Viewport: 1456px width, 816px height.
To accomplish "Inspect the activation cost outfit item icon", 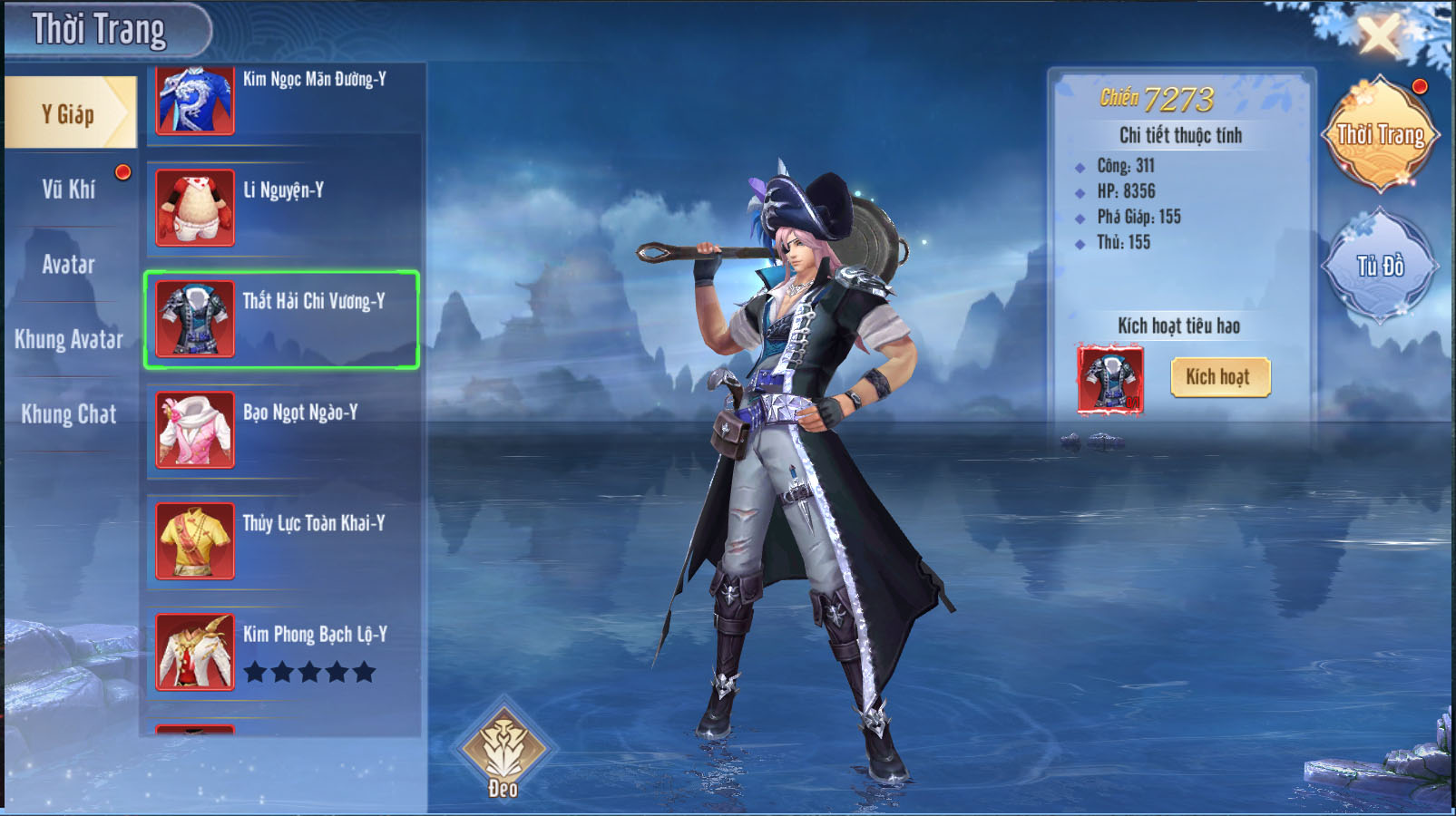I will tap(1110, 379).
